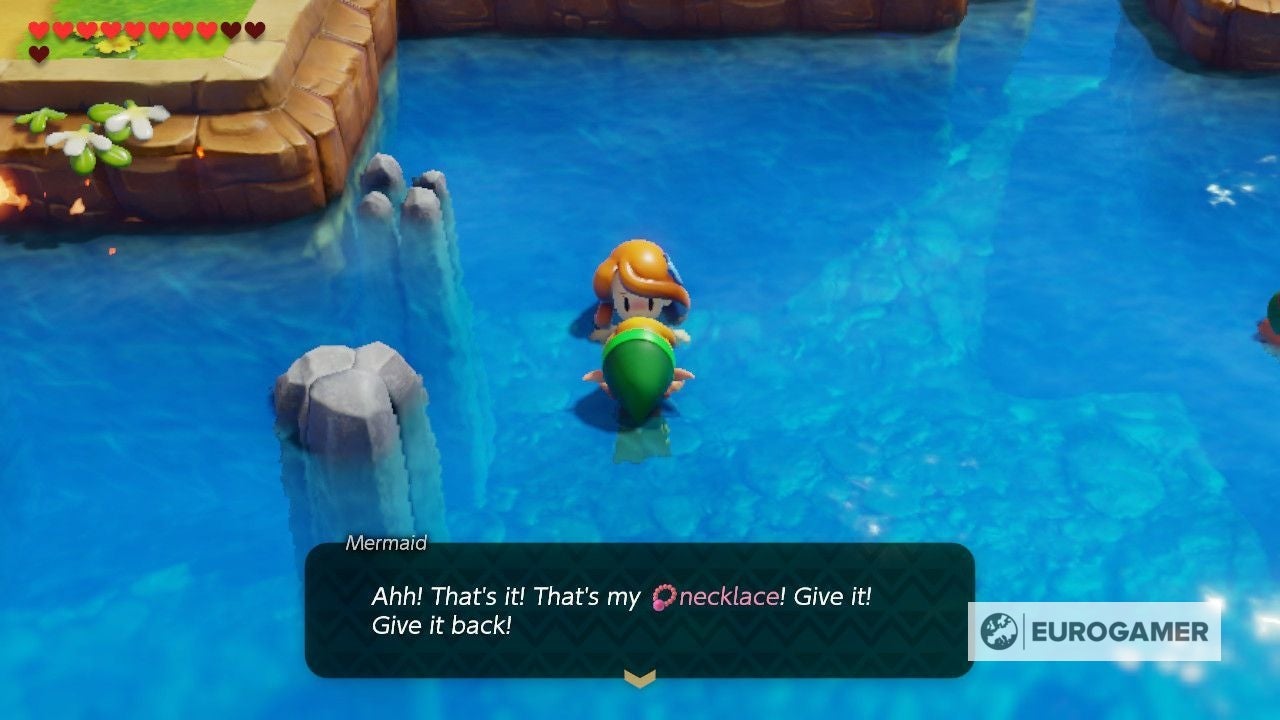The image size is (1280, 720).
Task: Click the lone heart on the second row
Action: tap(39, 52)
